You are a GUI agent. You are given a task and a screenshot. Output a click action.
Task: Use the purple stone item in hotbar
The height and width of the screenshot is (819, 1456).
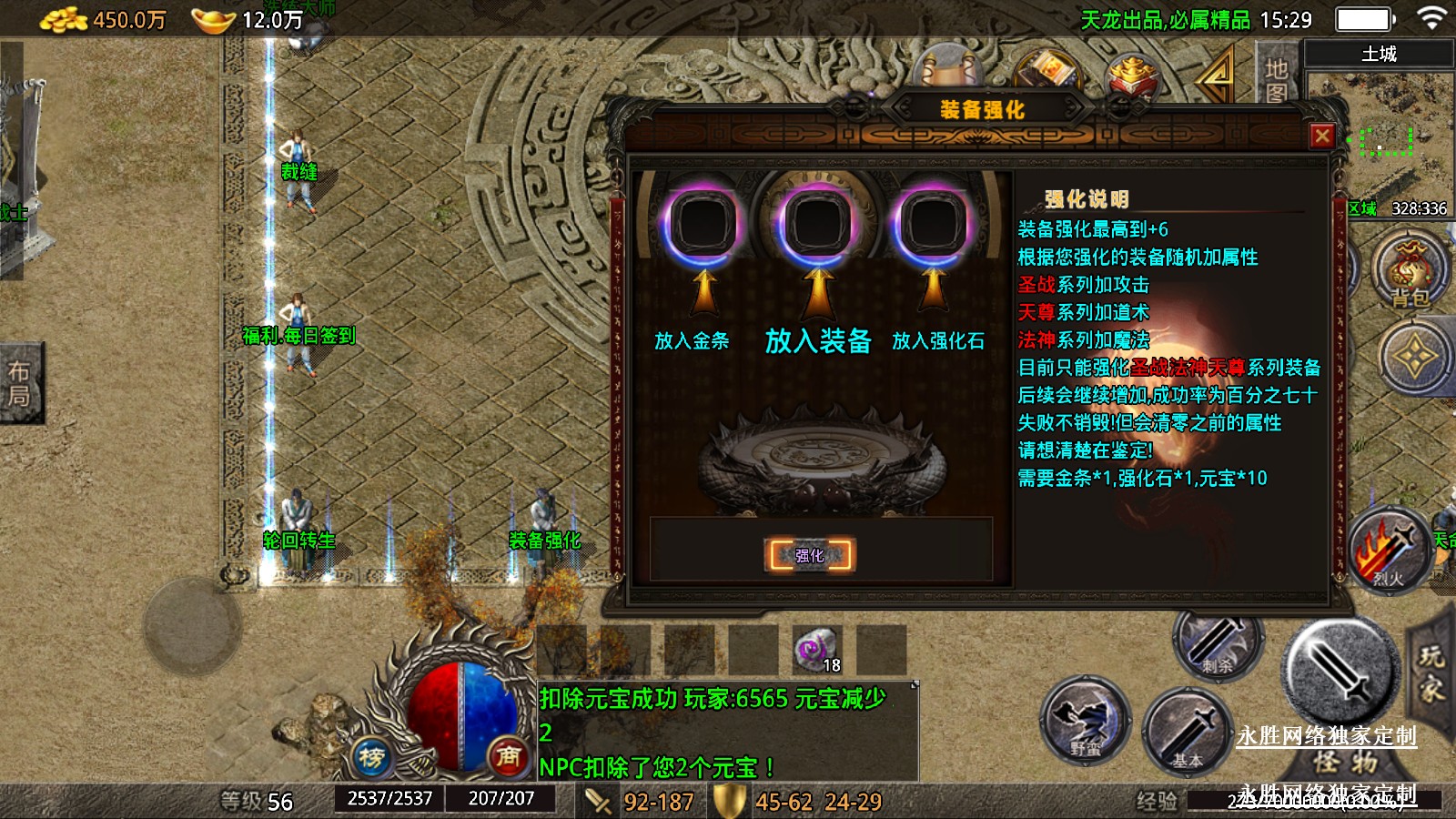815,649
